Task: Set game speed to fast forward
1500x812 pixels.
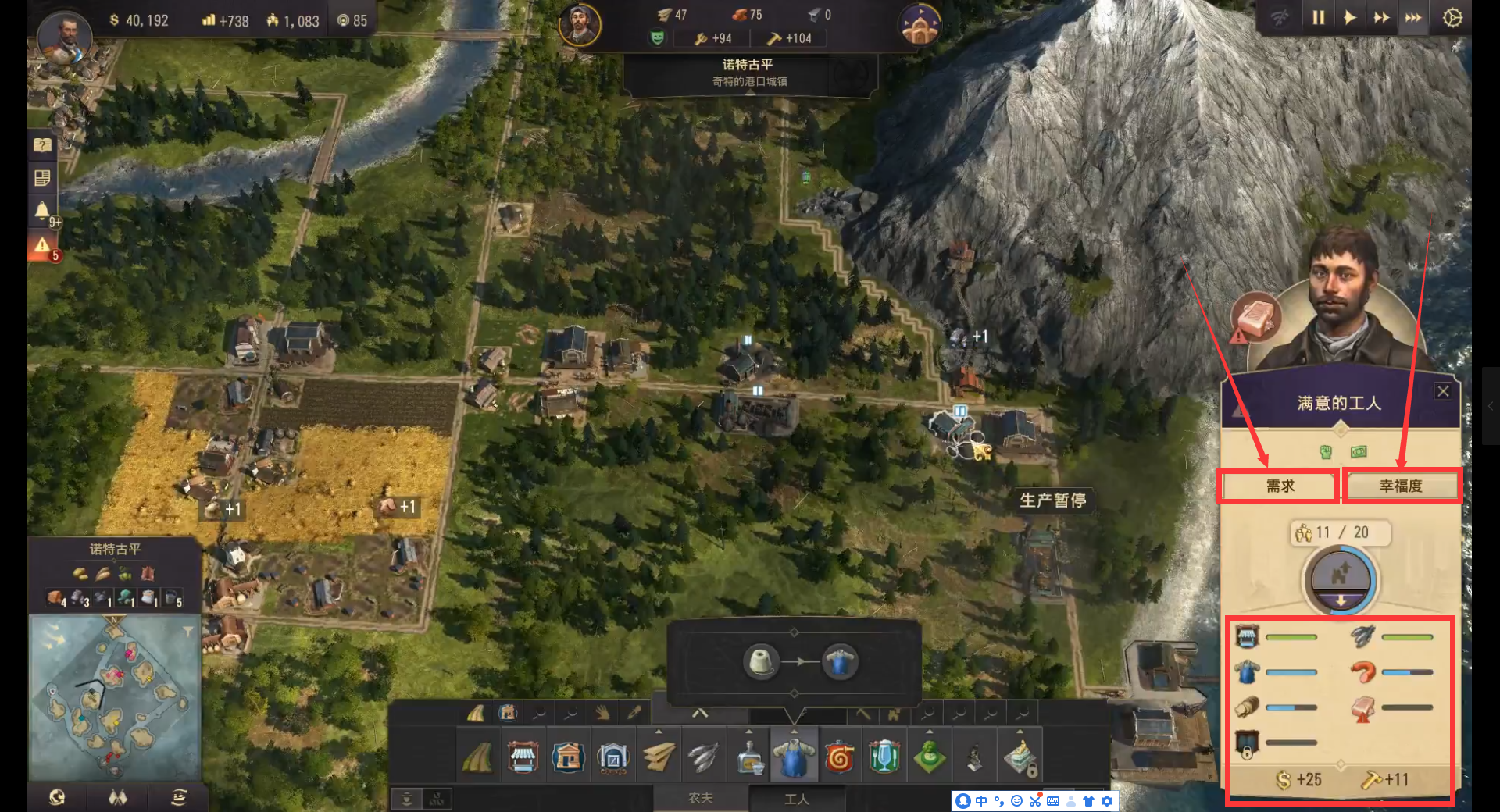Action: click(1381, 17)
